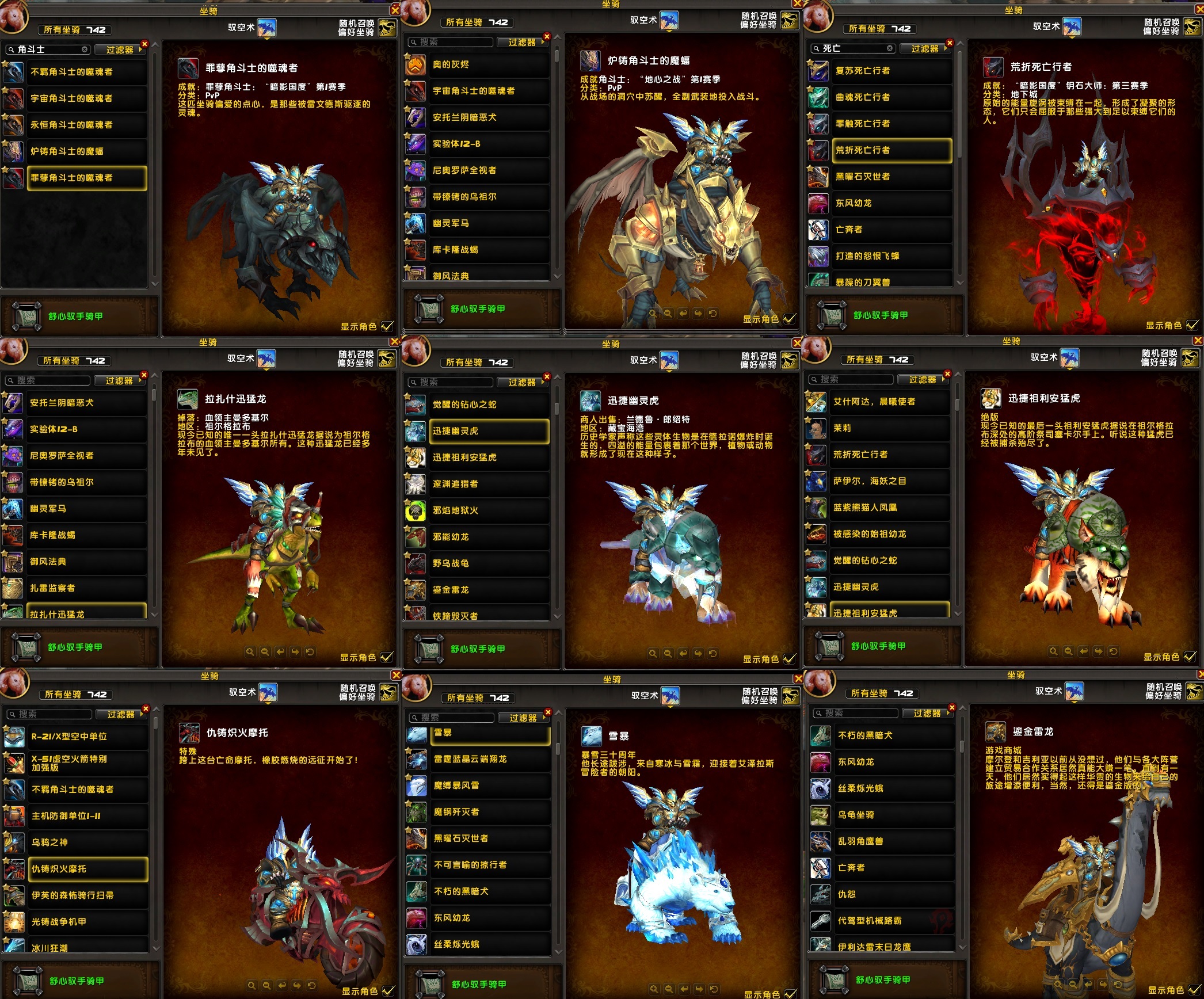Open the 乌鸦之神 mount entry

tap(87, 842)
